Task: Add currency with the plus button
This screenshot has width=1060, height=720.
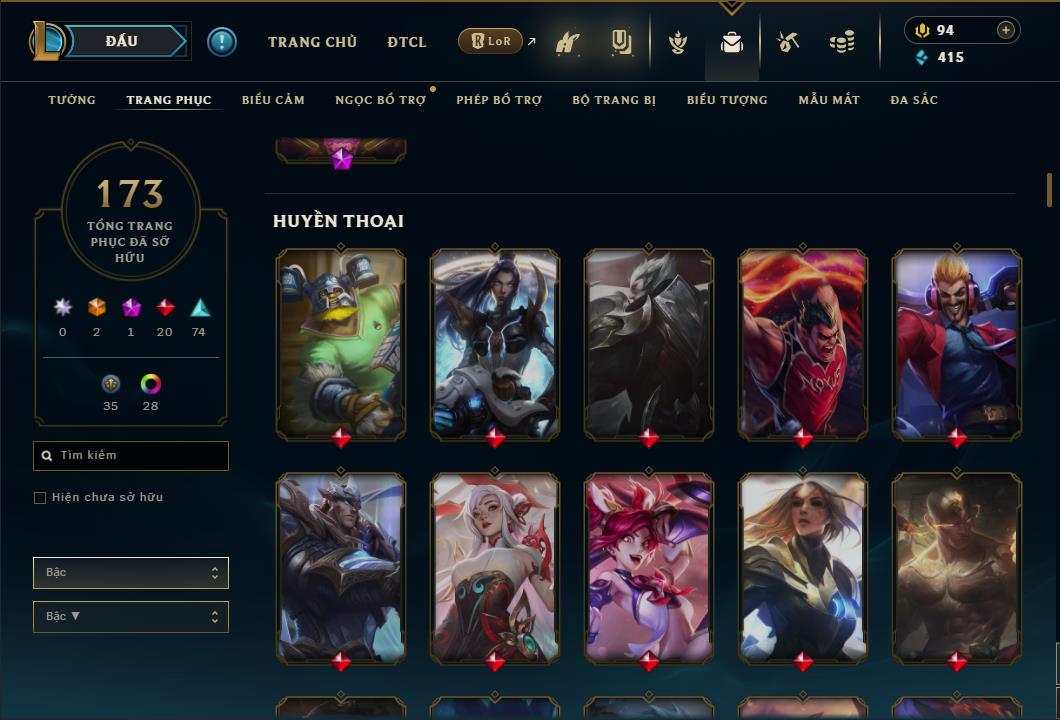Action: pos(1005,30)
